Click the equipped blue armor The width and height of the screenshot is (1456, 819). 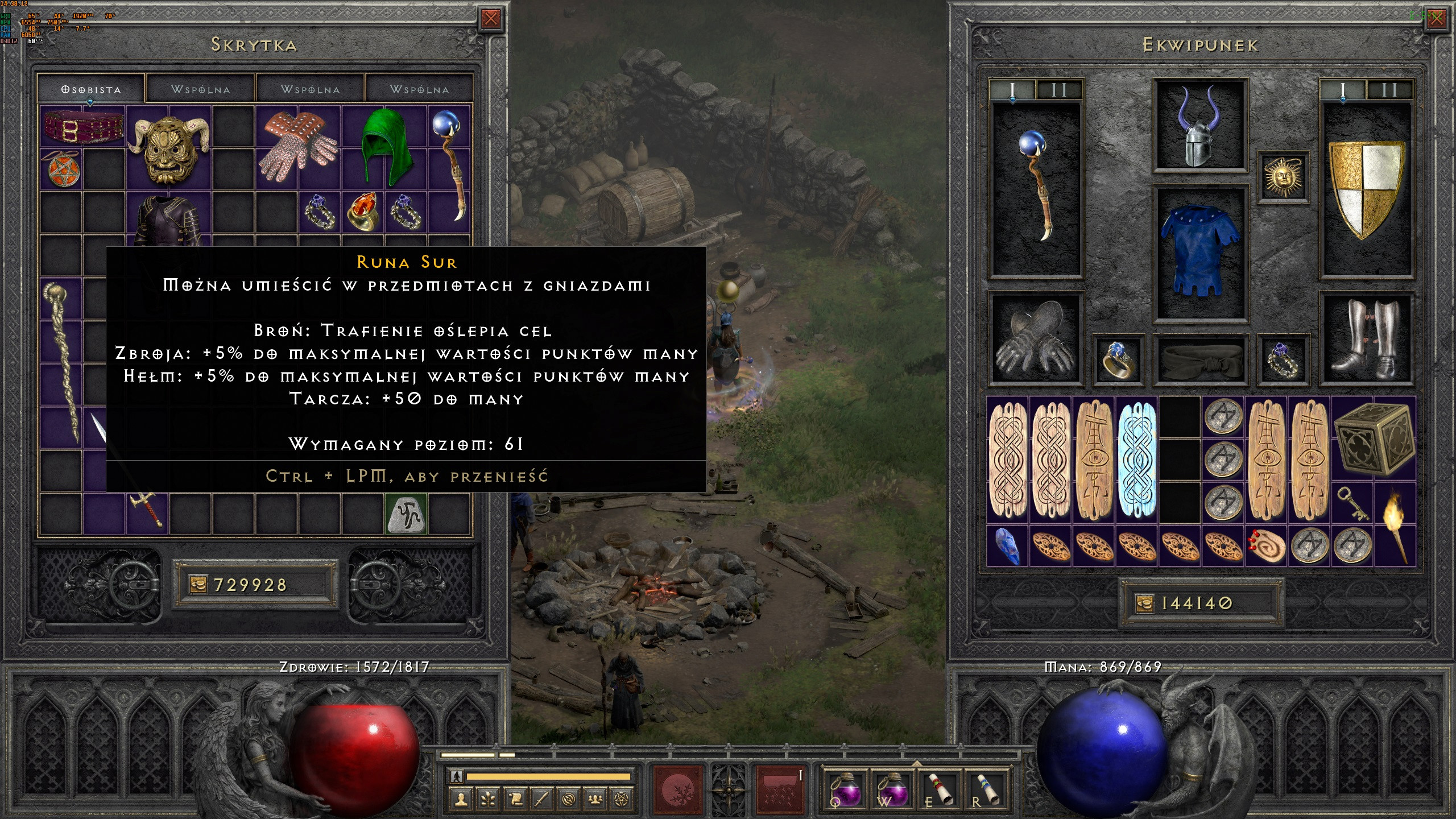click(1200, 251)
